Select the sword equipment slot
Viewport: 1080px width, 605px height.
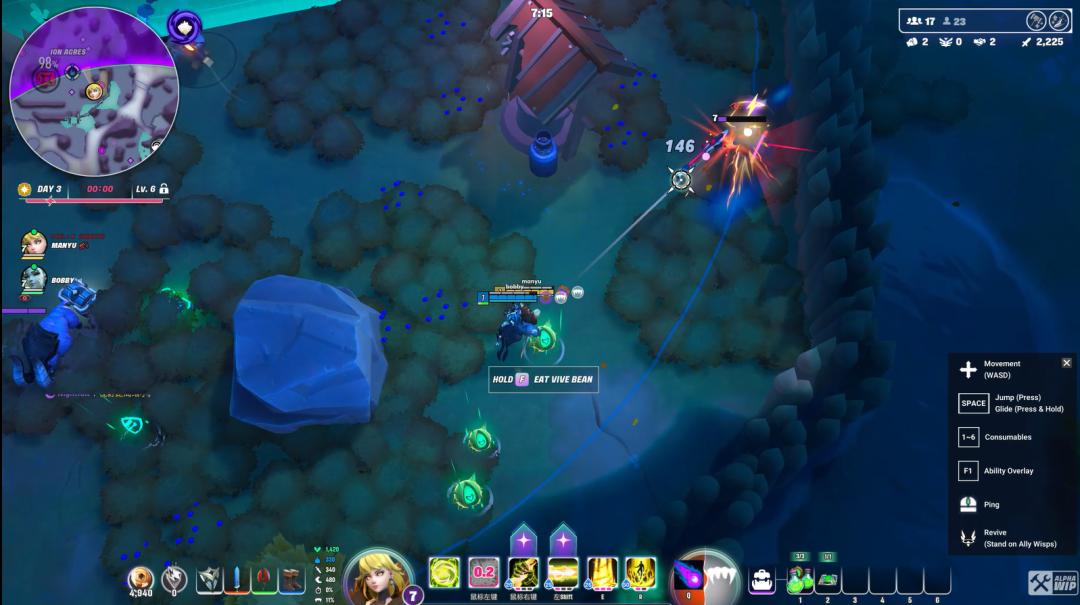[x=236, y=578]
